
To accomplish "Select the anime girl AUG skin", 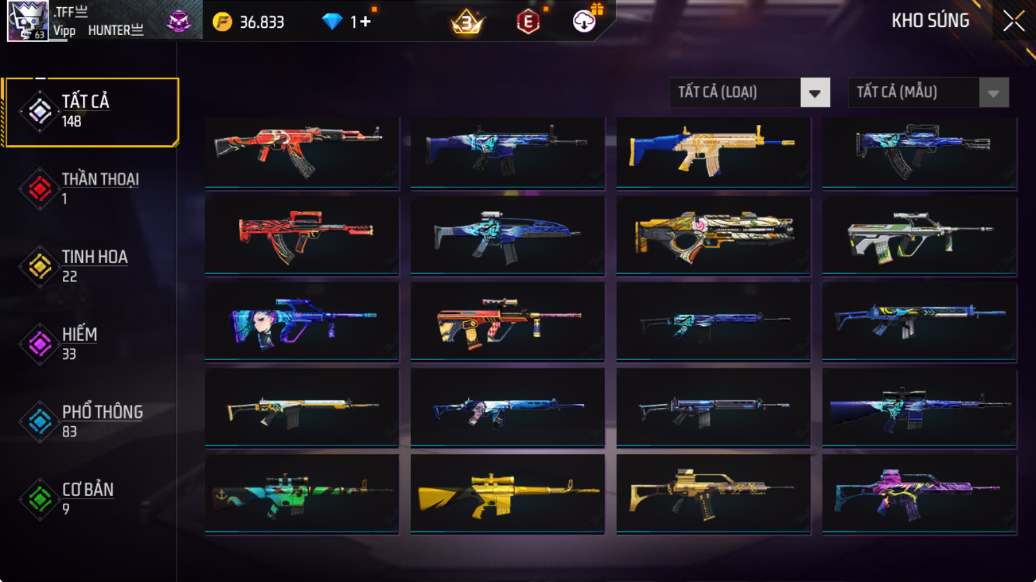I will pyautogui.click(x=301, y=322).
